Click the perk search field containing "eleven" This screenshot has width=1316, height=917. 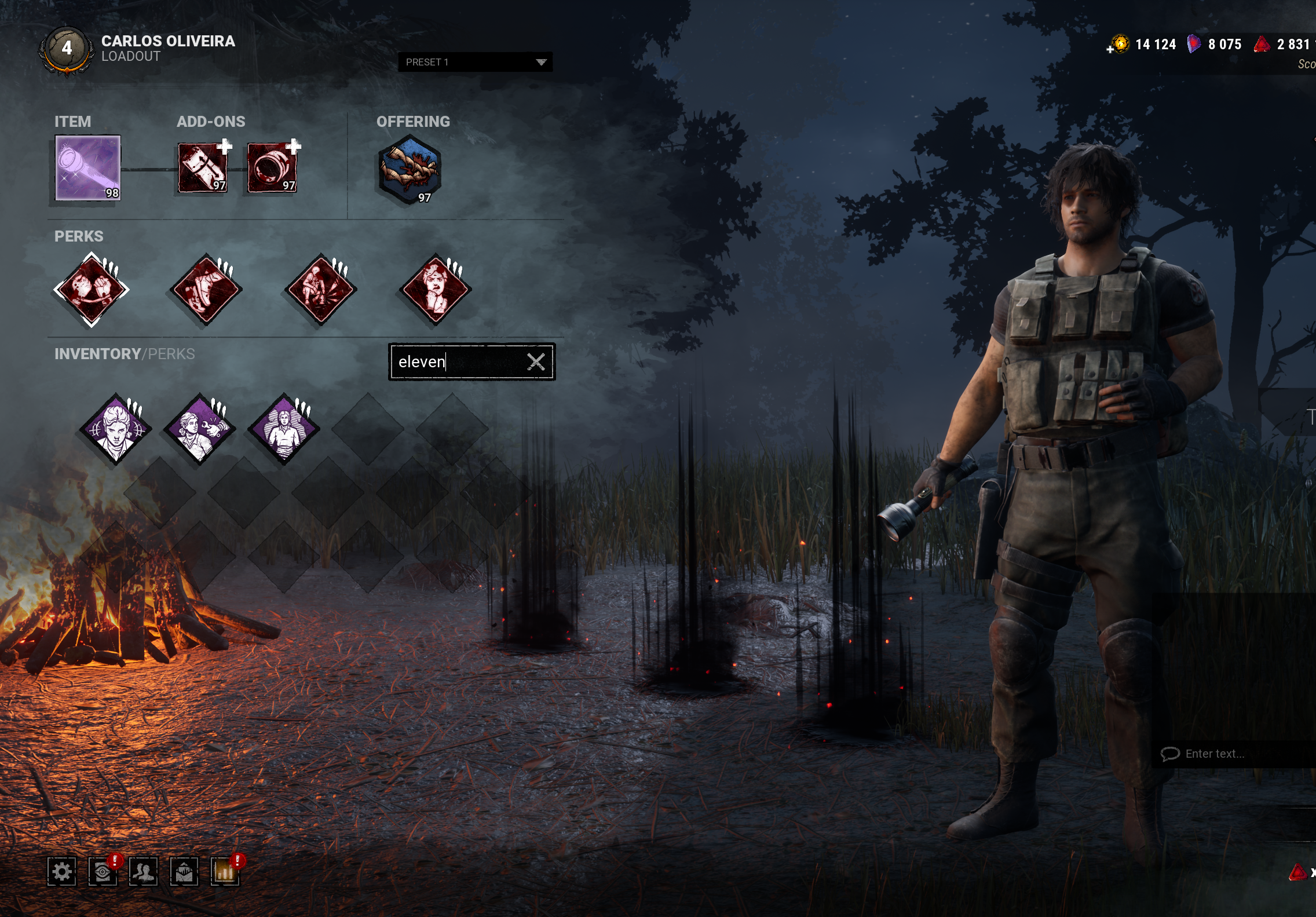(x=458, y=362)
